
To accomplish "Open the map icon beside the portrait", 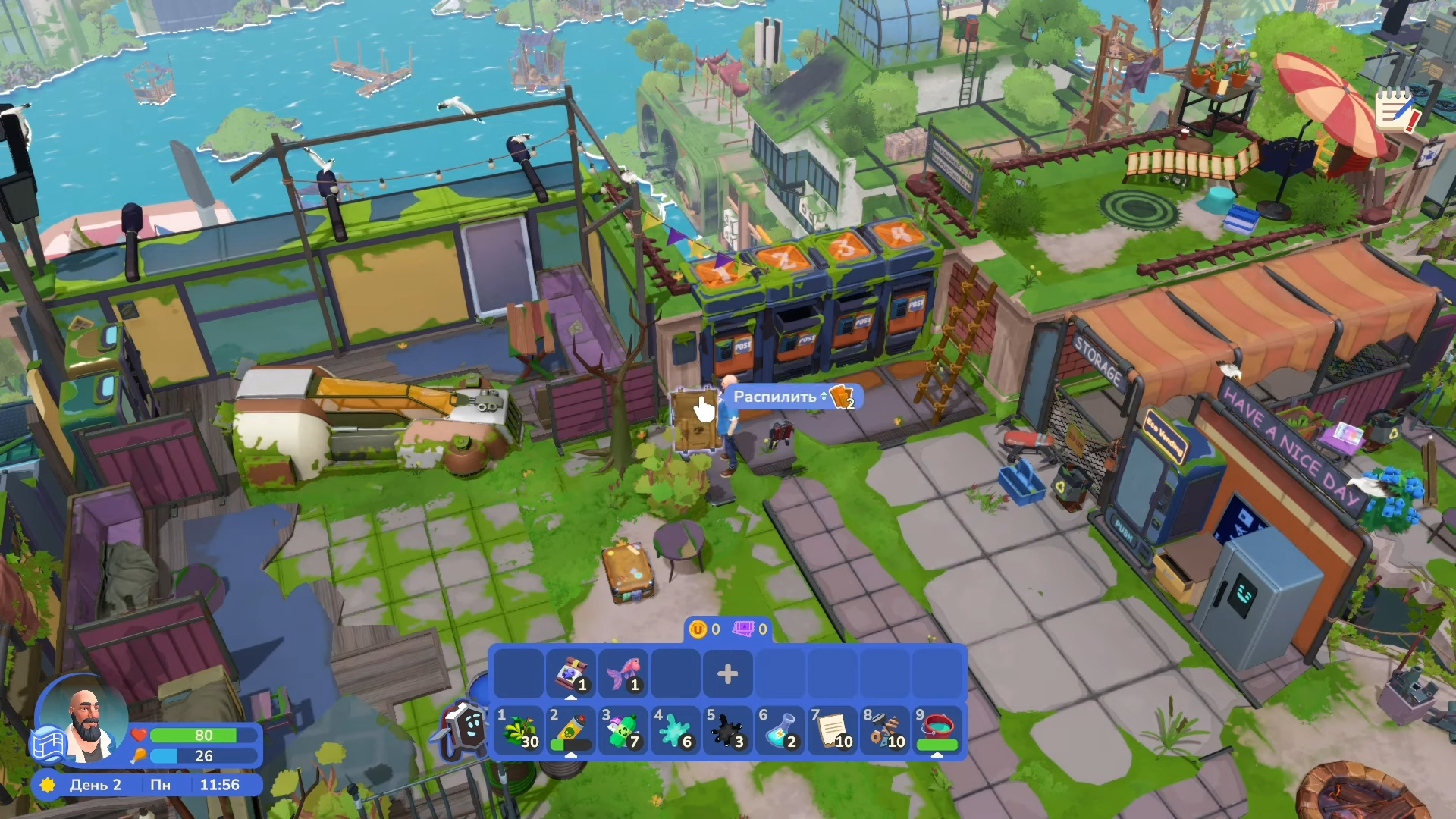I will pos(48,744).
